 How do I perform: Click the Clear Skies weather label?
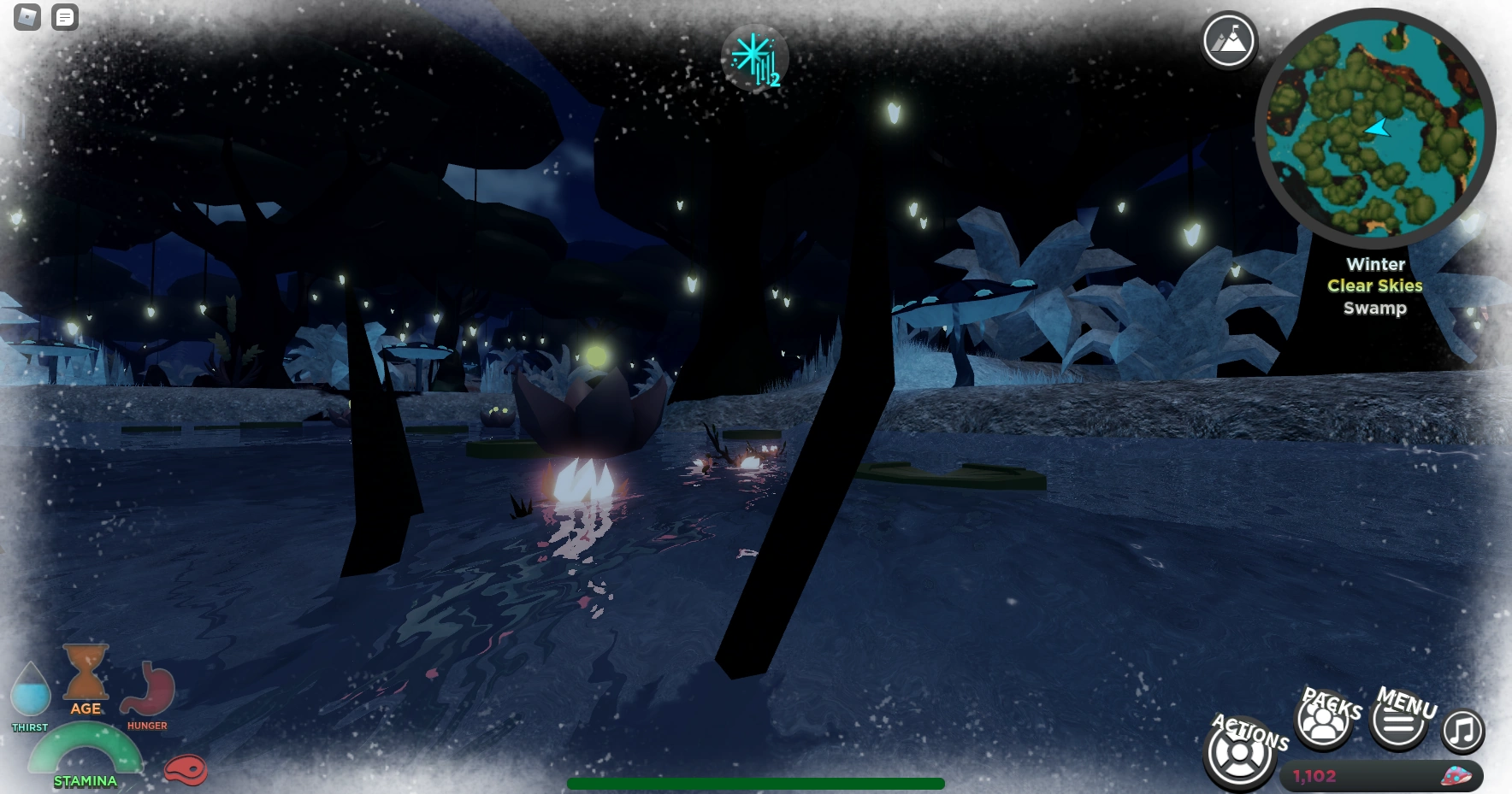pos(1374,286)
